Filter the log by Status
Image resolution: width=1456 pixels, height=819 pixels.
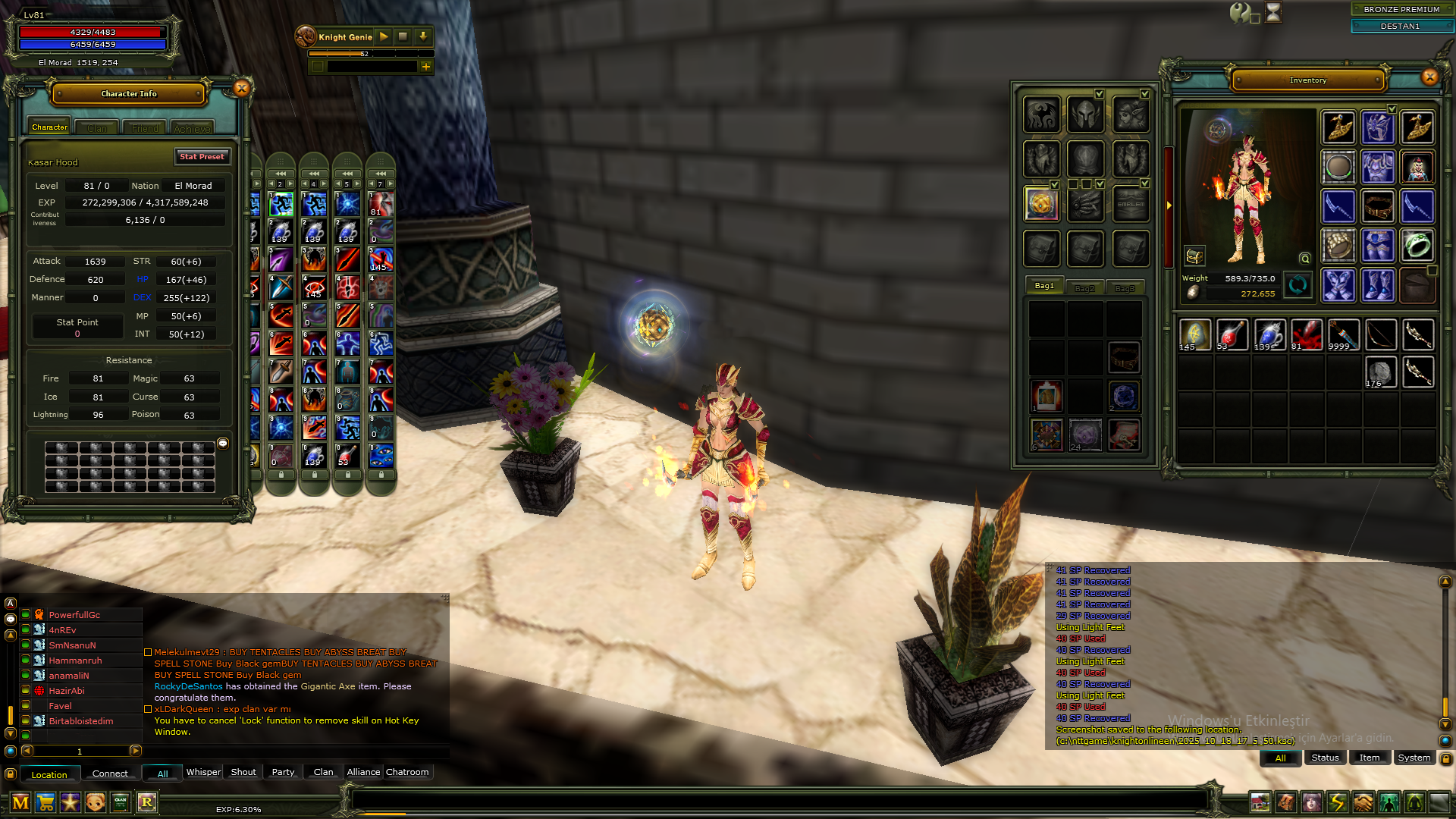[1325, 758]
